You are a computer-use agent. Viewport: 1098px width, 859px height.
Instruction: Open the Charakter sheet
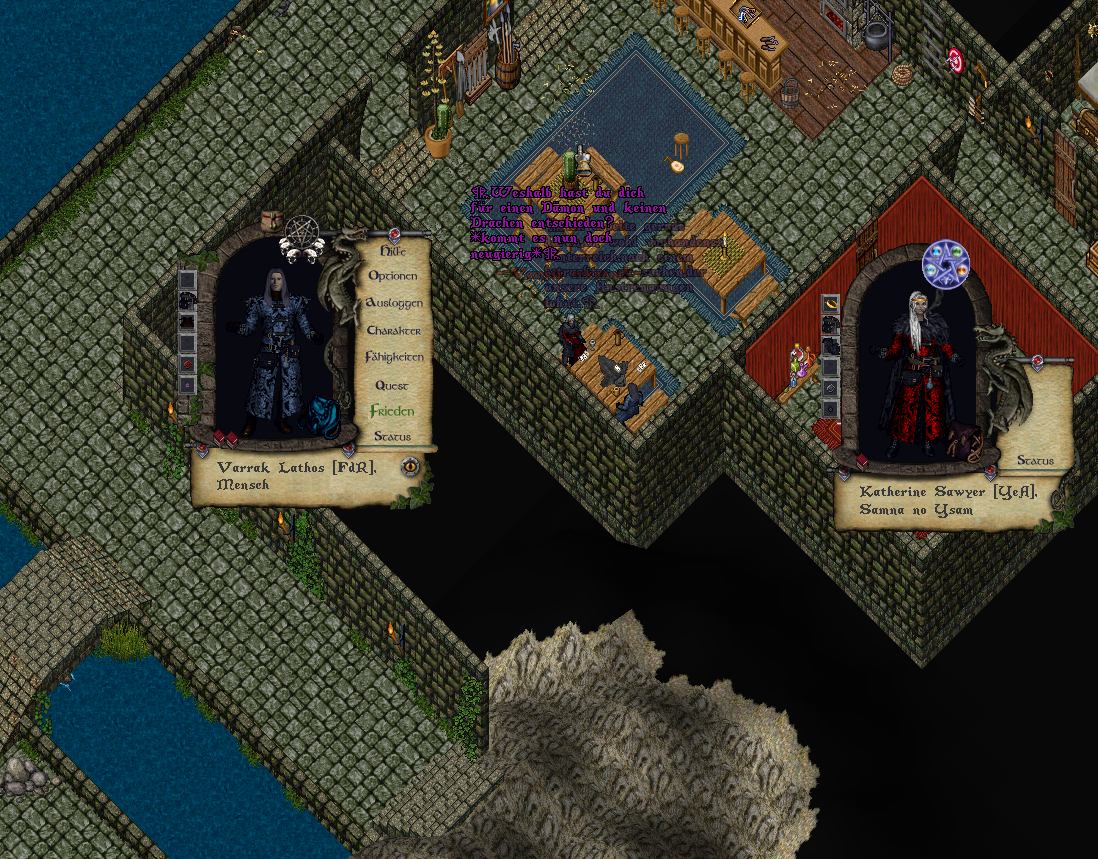click(x=393, y=330)
